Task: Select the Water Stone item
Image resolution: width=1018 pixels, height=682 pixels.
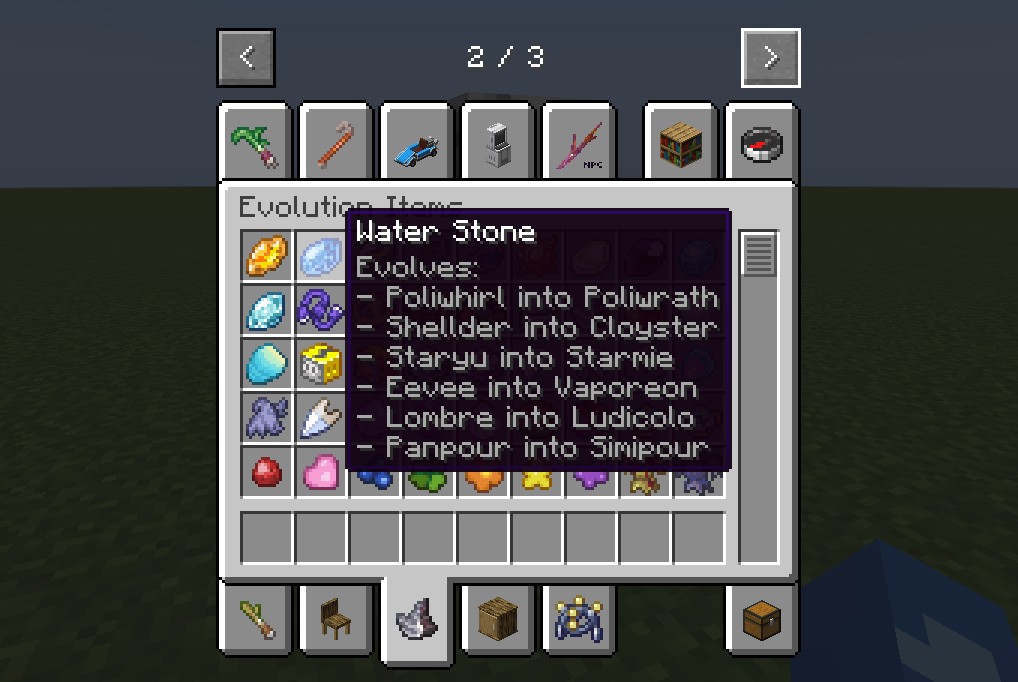Action: (321, 256)
